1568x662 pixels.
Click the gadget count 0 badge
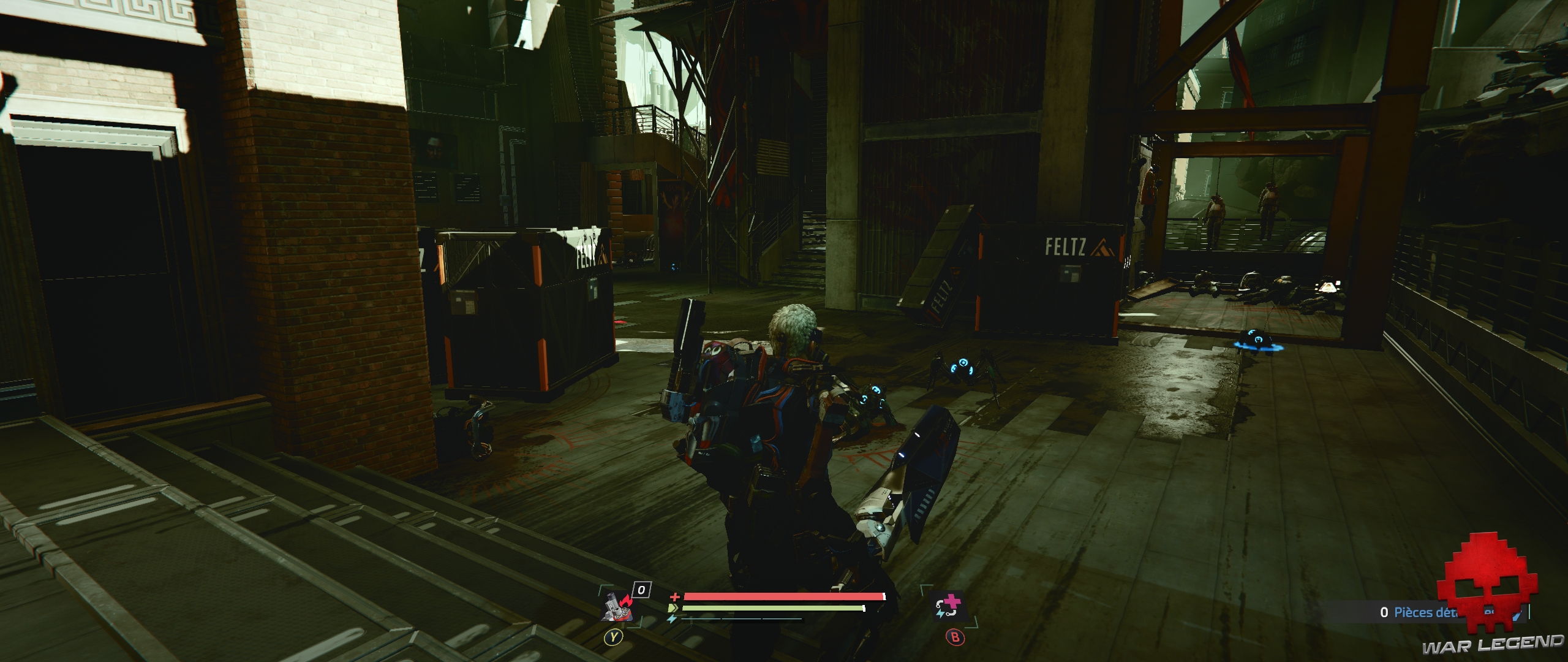pos(641,590)
